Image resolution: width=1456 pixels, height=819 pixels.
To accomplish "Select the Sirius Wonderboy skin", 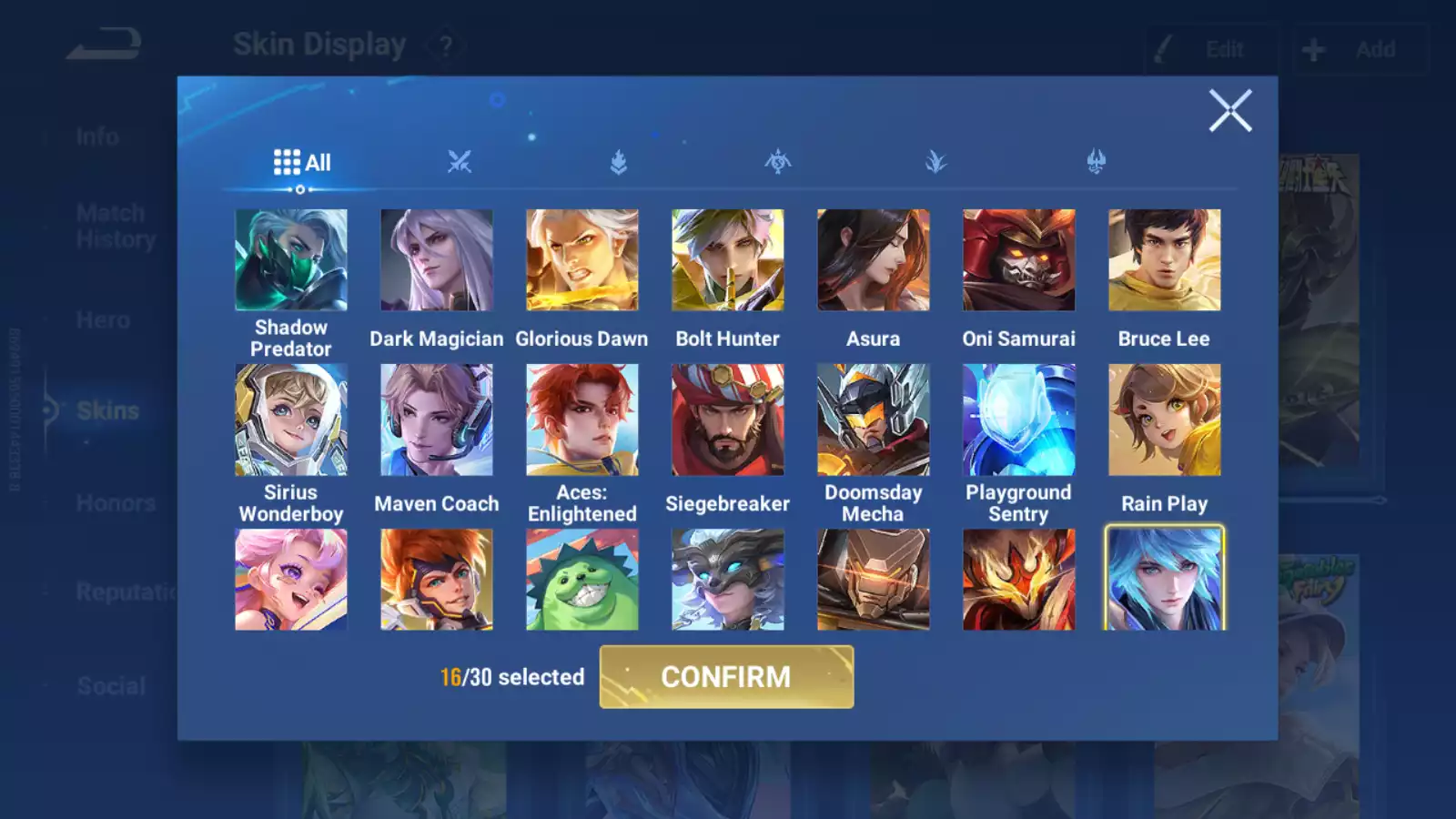I will pos(291,420).
